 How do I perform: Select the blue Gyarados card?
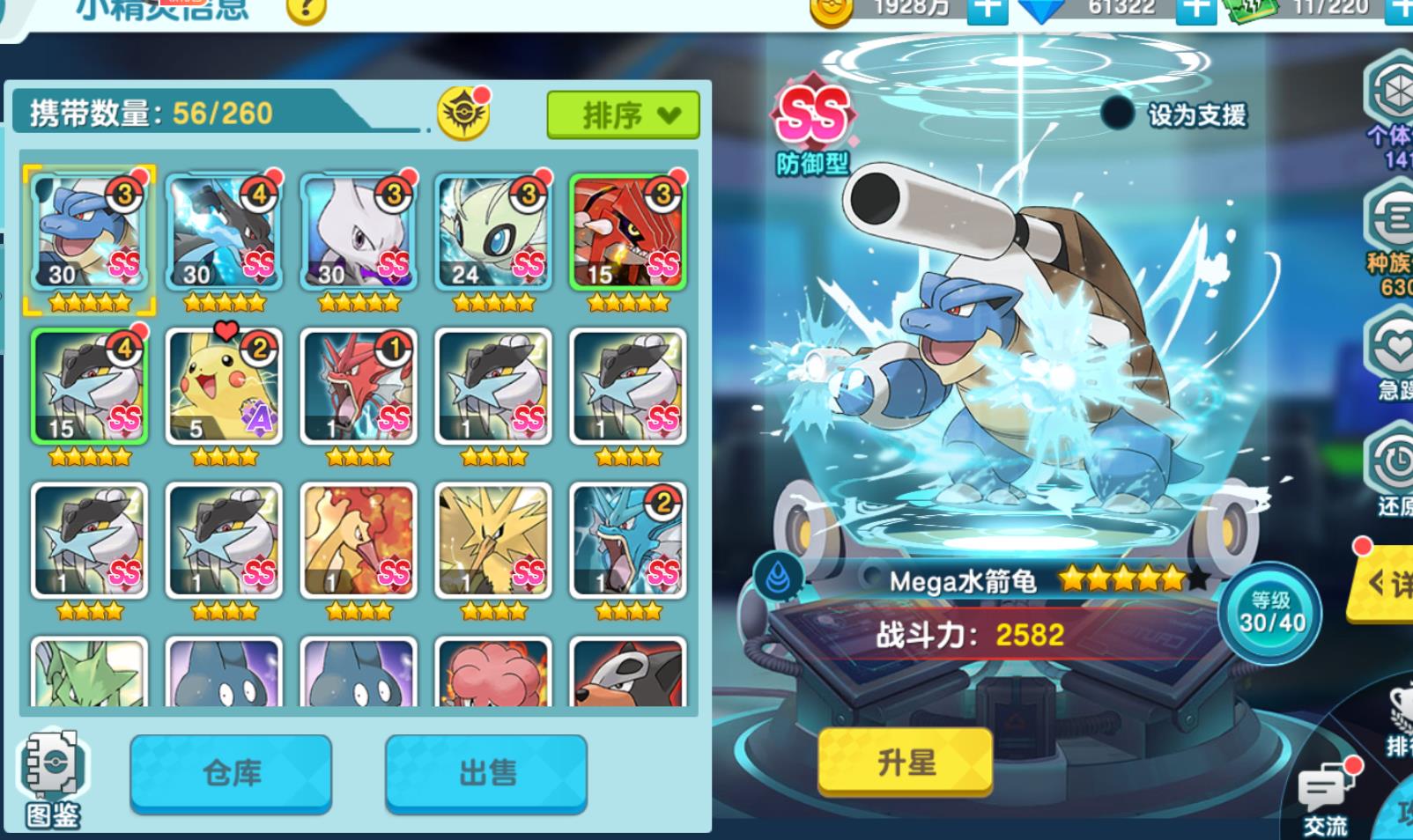(x=627, y=541)
